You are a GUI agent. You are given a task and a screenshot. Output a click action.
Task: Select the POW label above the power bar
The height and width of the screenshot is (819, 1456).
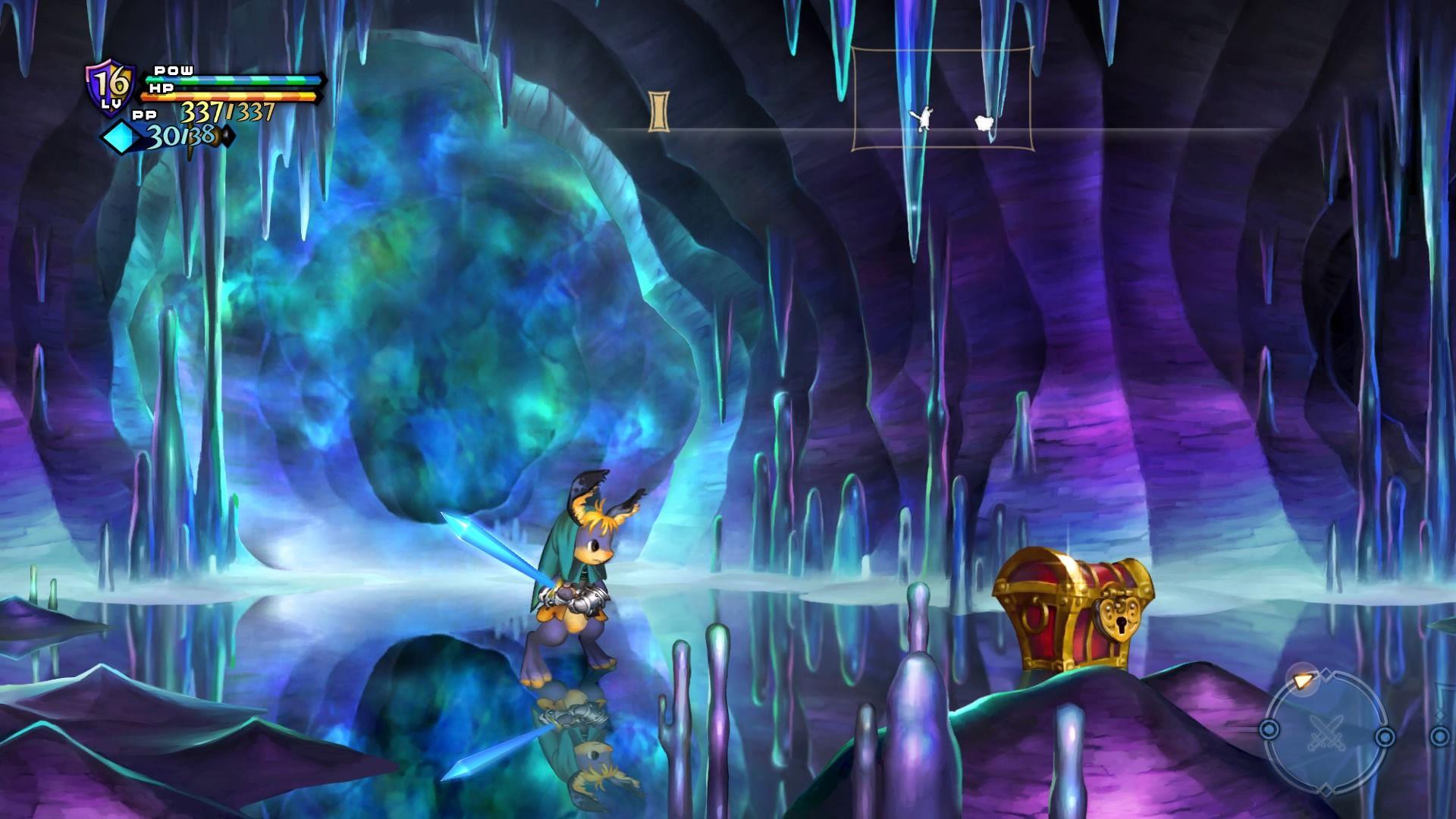tap(174, 71)
